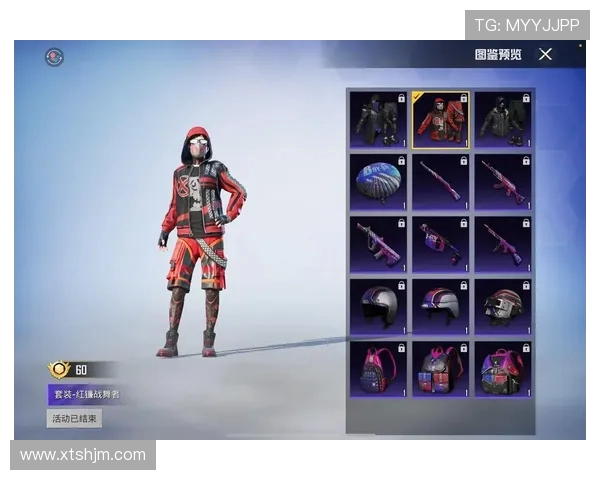600x480 pixels.
Task: Preview the small pink backpack
Action: click(x=378, y=368)
